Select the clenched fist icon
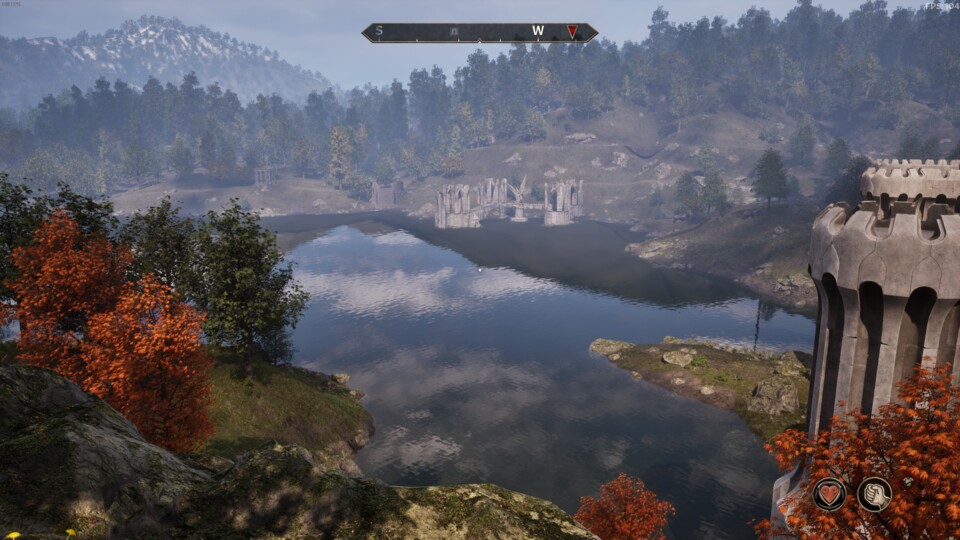This screenshot has width=960, height=540. pos(874,494)
